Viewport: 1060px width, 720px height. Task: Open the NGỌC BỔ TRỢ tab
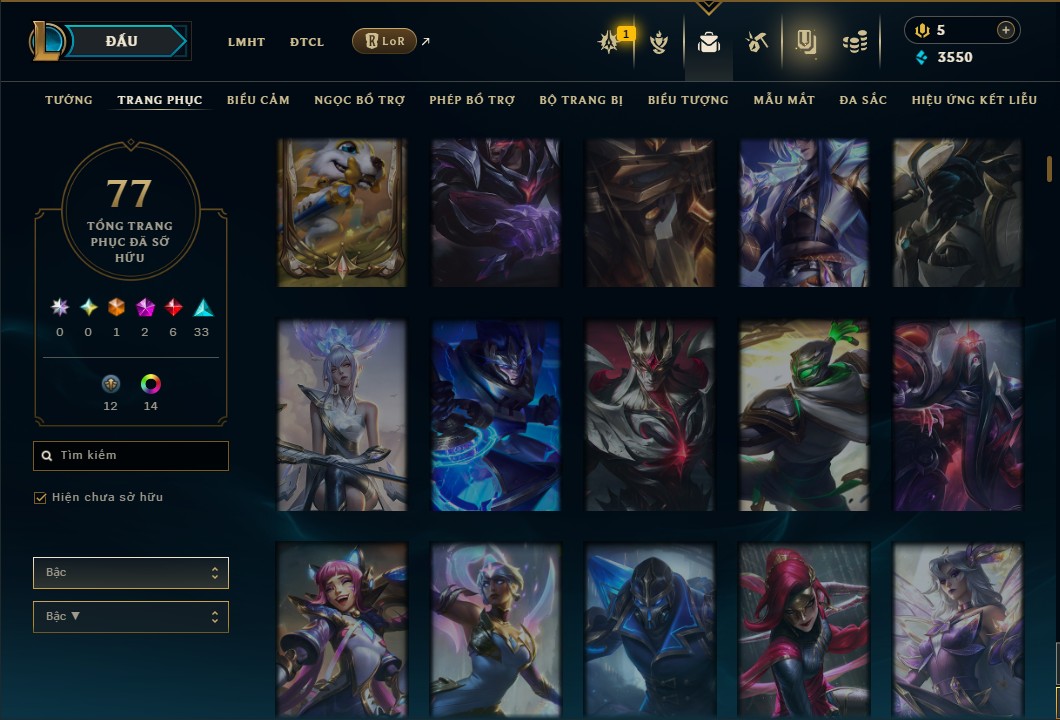click(359, 100)
